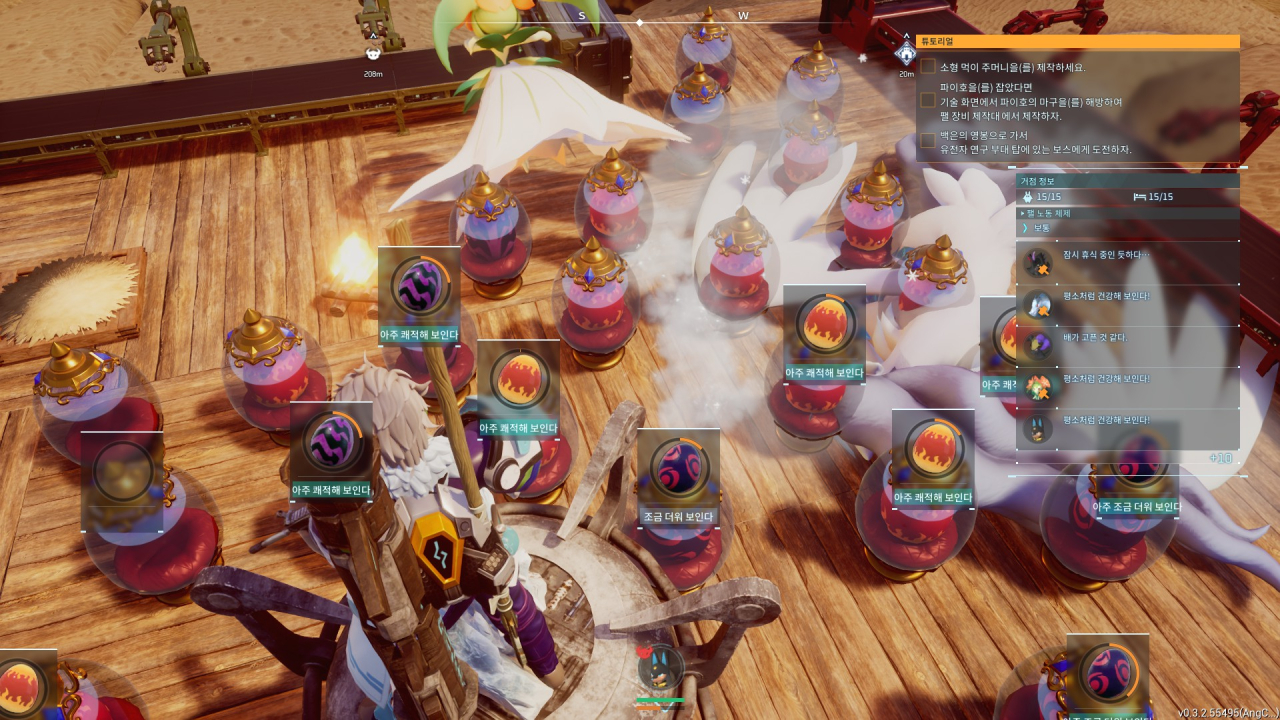This screenshot has width=1280, height=720.
Task: Click the 20m base compass marker
Action: [x=906, y=54]
